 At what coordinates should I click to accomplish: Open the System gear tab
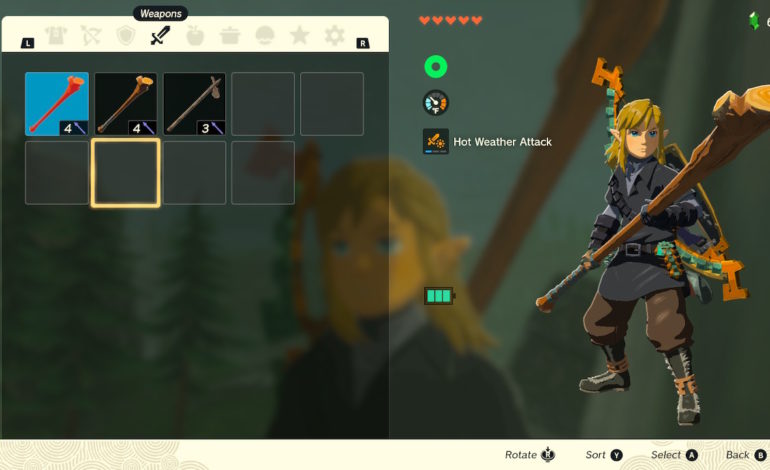point(334,37)
